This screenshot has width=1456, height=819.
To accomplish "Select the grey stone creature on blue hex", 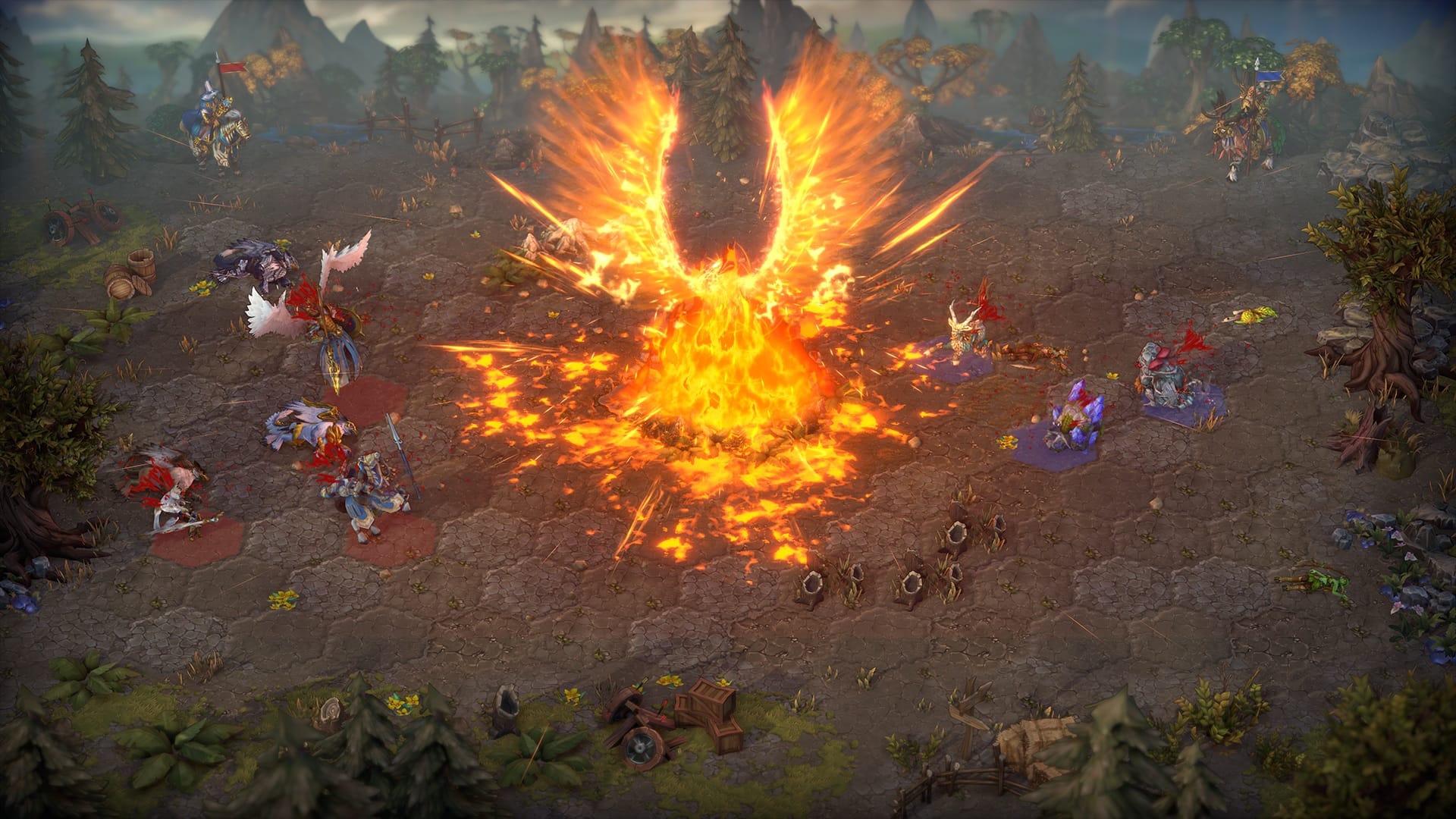I will click(x=1169, y=378).
